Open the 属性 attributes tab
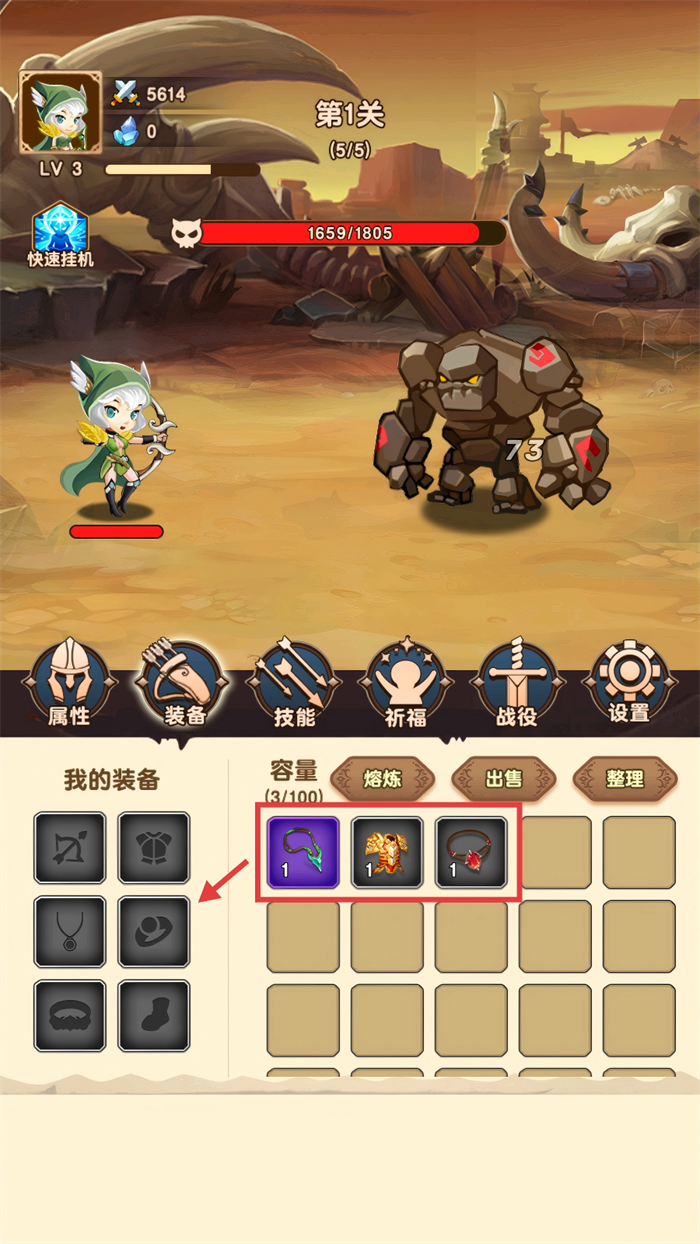 tap(69, 685)
